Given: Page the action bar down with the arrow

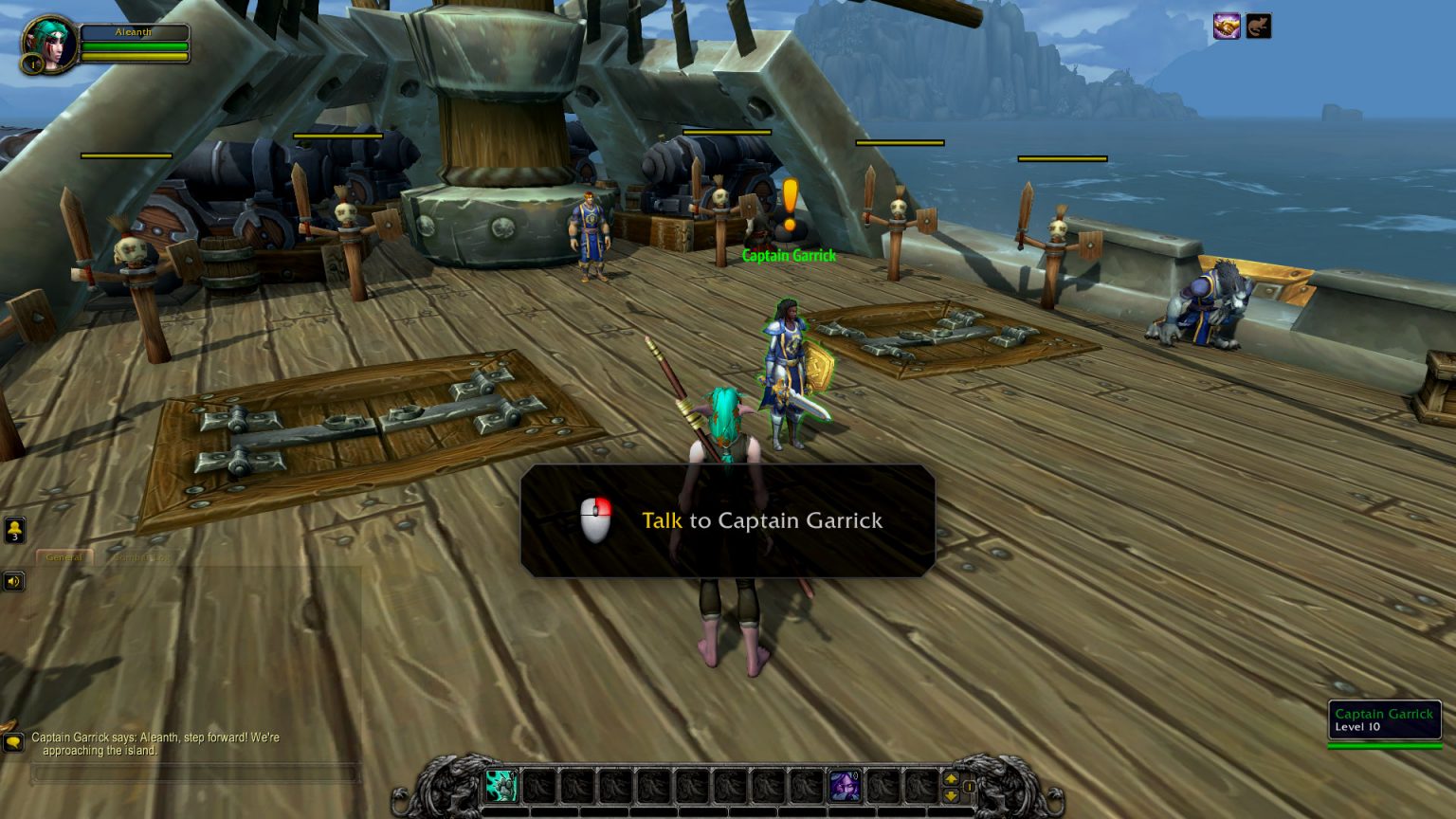Looking at the screenshot, I should 952,794.
